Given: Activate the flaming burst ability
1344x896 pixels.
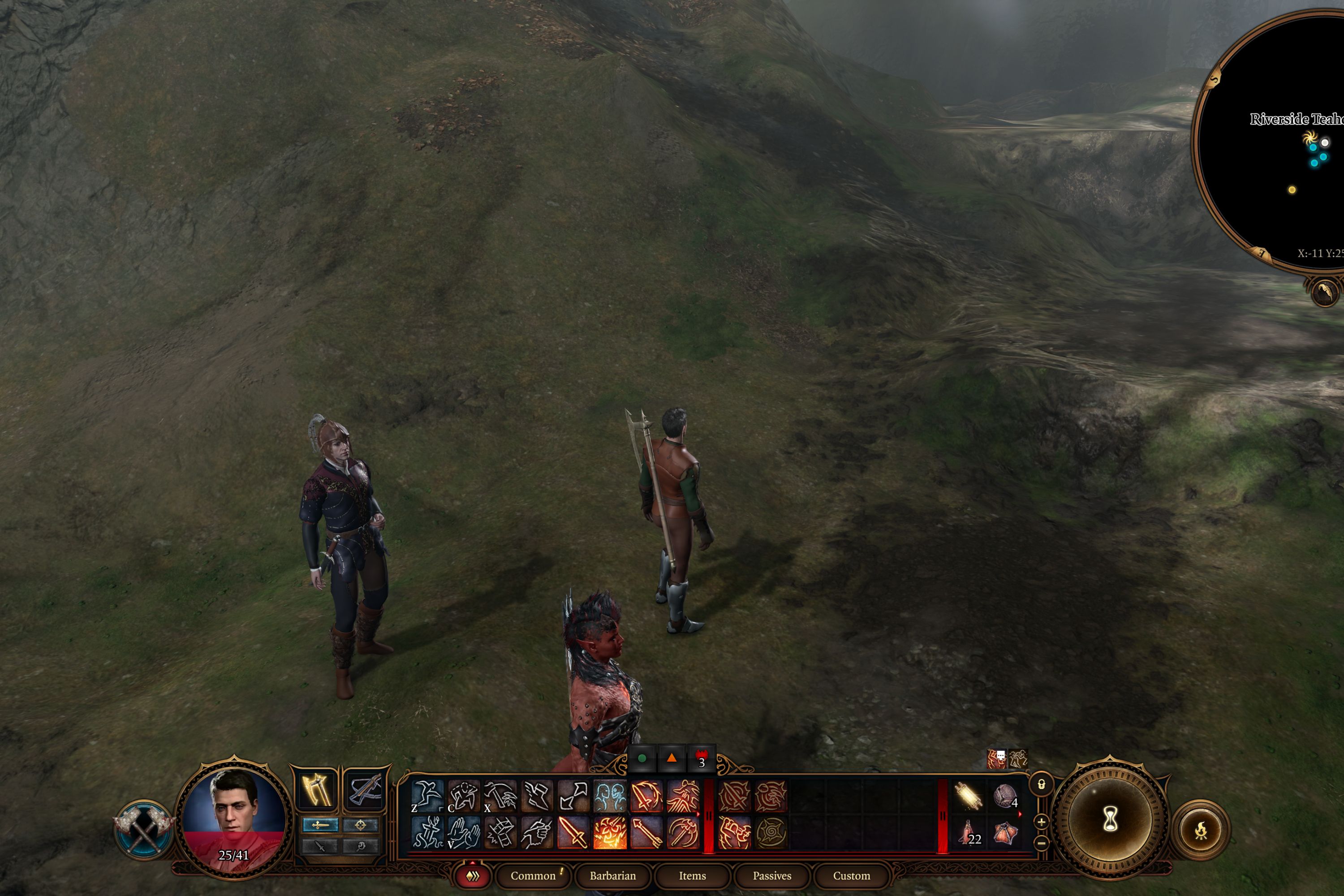Looking at the screenshot, I should [609, 832].
